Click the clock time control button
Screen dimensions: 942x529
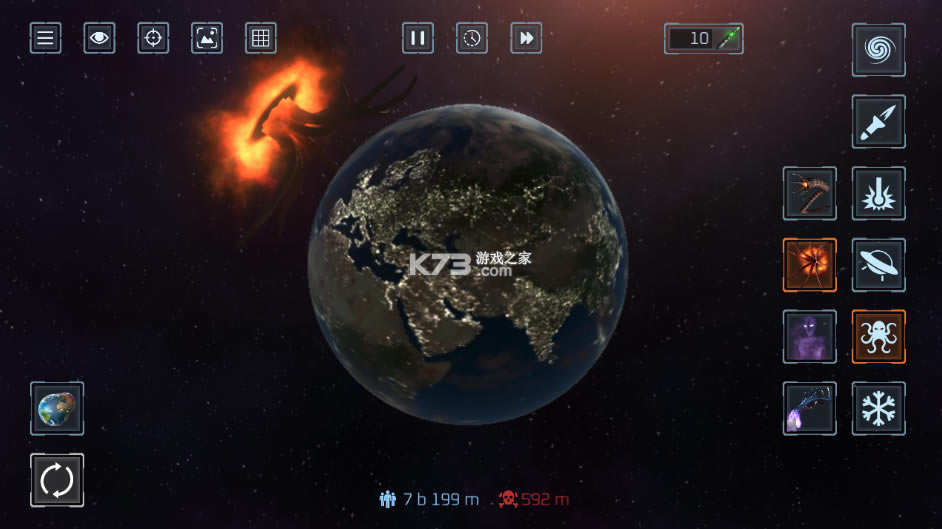pyautogui.click(x=472, y=39)
